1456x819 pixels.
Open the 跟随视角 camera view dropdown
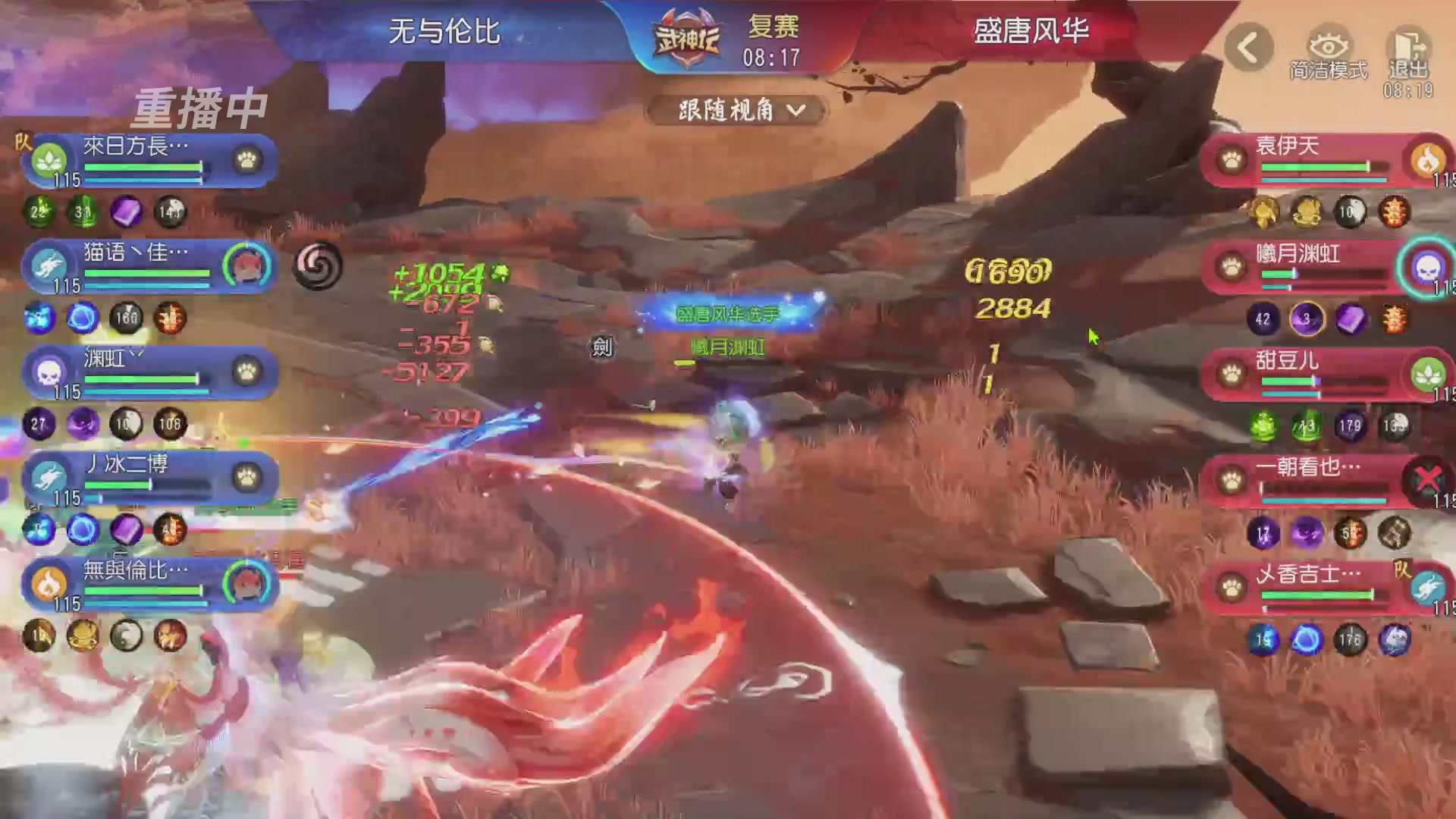tap(733, 110)
